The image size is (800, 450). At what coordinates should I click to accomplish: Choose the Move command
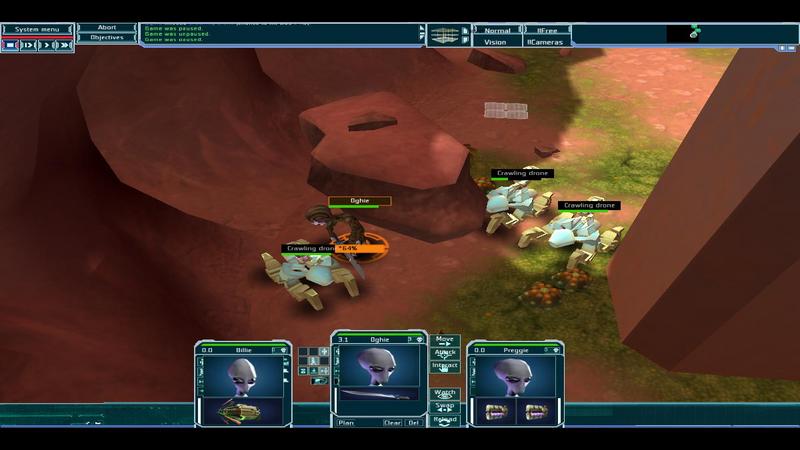445,341
